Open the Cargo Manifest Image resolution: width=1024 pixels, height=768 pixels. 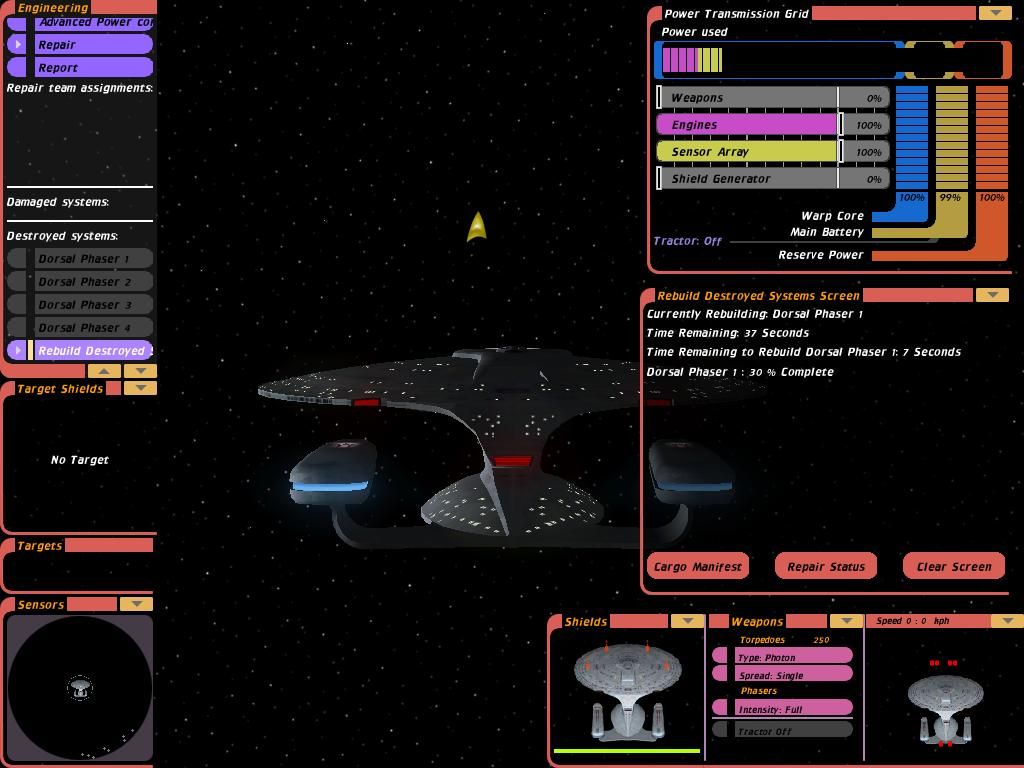[x=698, y=567]
